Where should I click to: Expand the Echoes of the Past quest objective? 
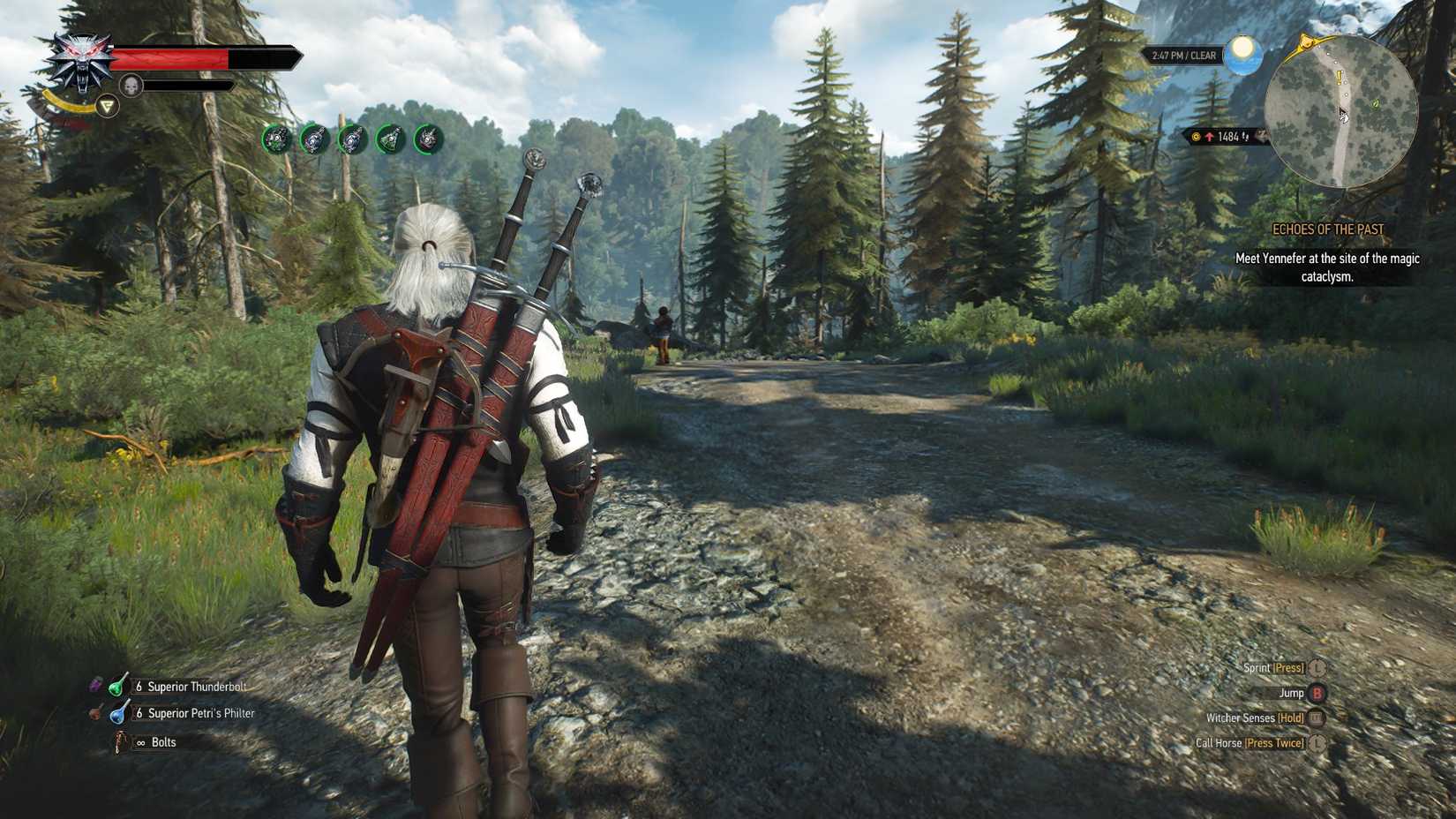(x=1327, y=228)
